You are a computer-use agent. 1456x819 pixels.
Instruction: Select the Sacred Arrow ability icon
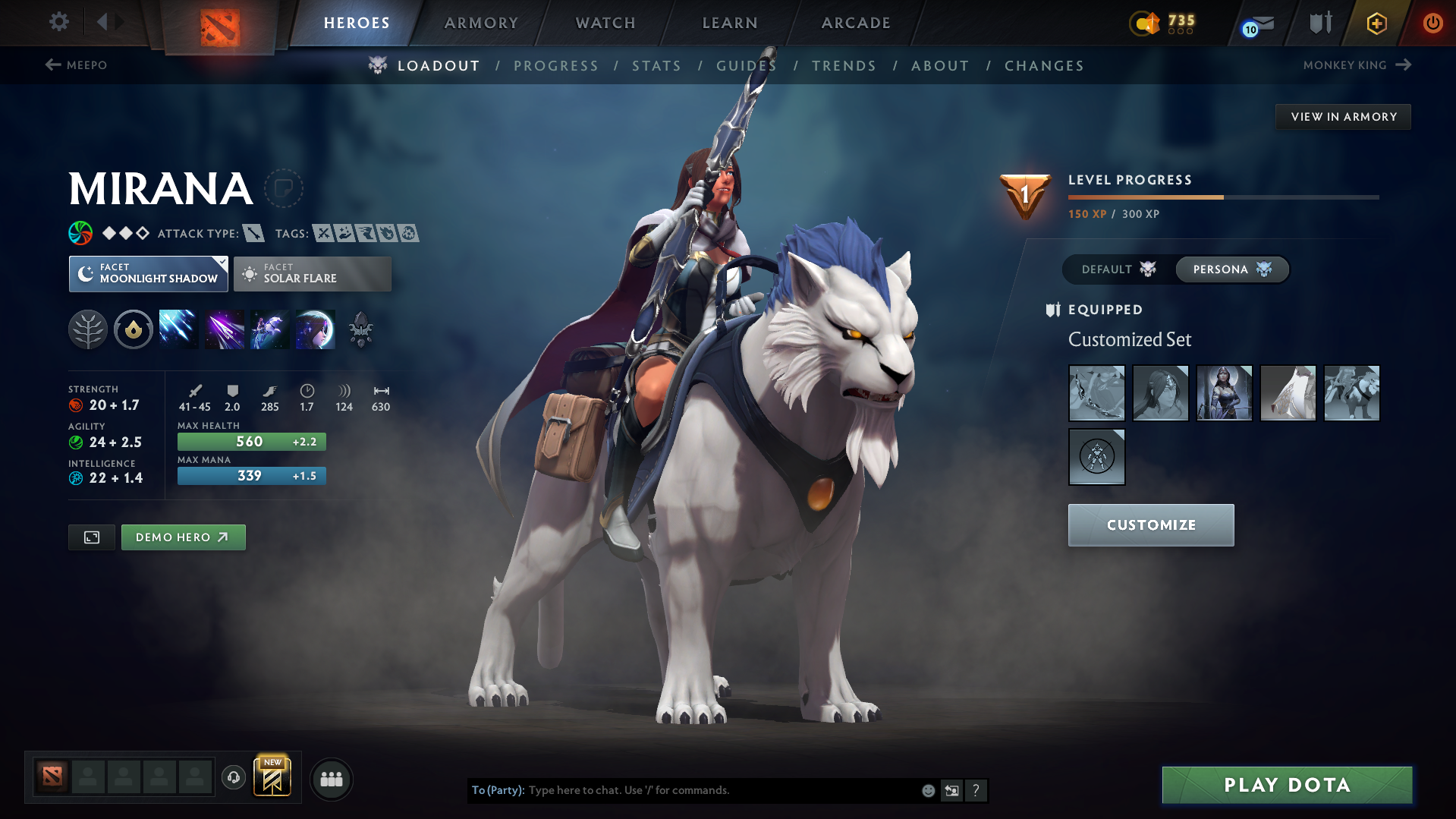pos(225,329)
